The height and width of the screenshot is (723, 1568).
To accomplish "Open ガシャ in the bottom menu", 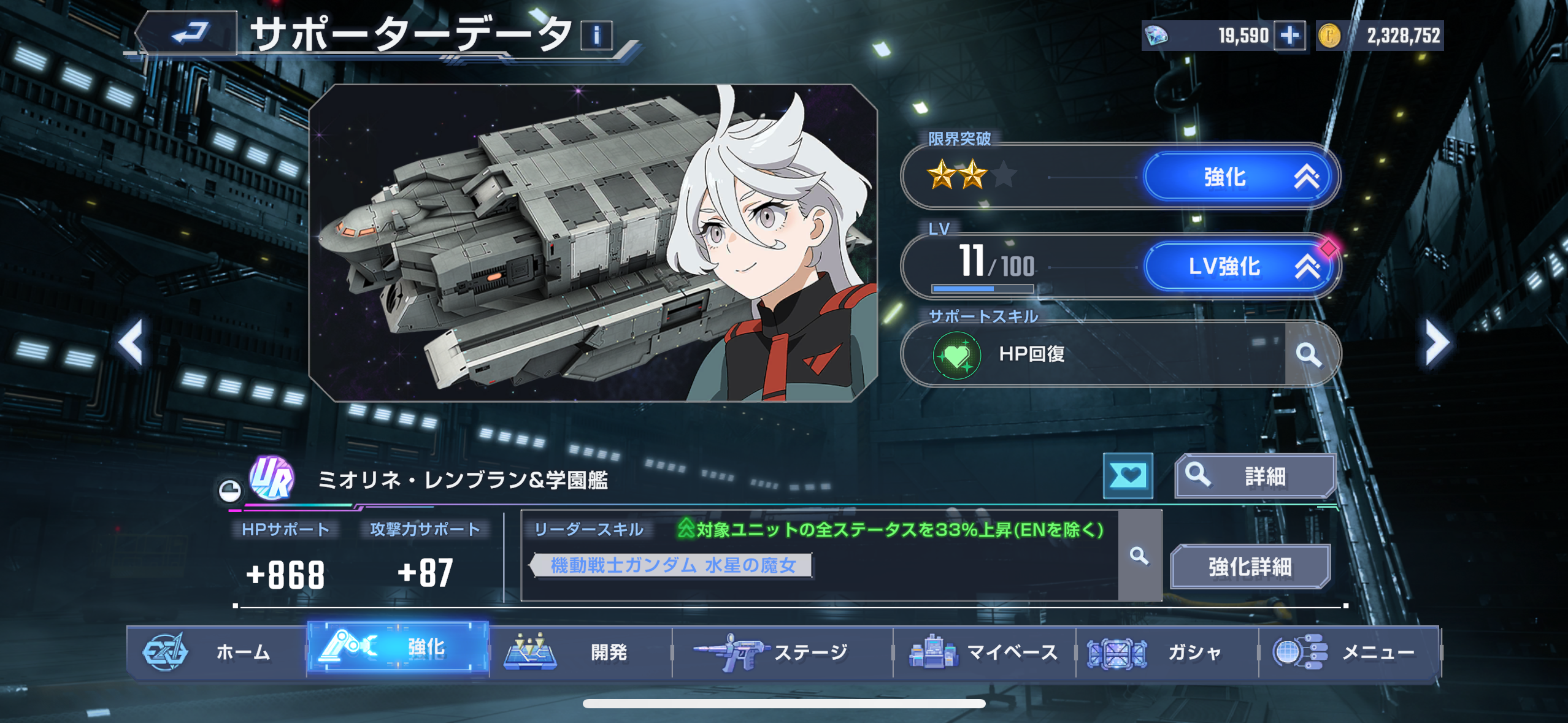I will pyautogui.click(x=1166, y=652).
